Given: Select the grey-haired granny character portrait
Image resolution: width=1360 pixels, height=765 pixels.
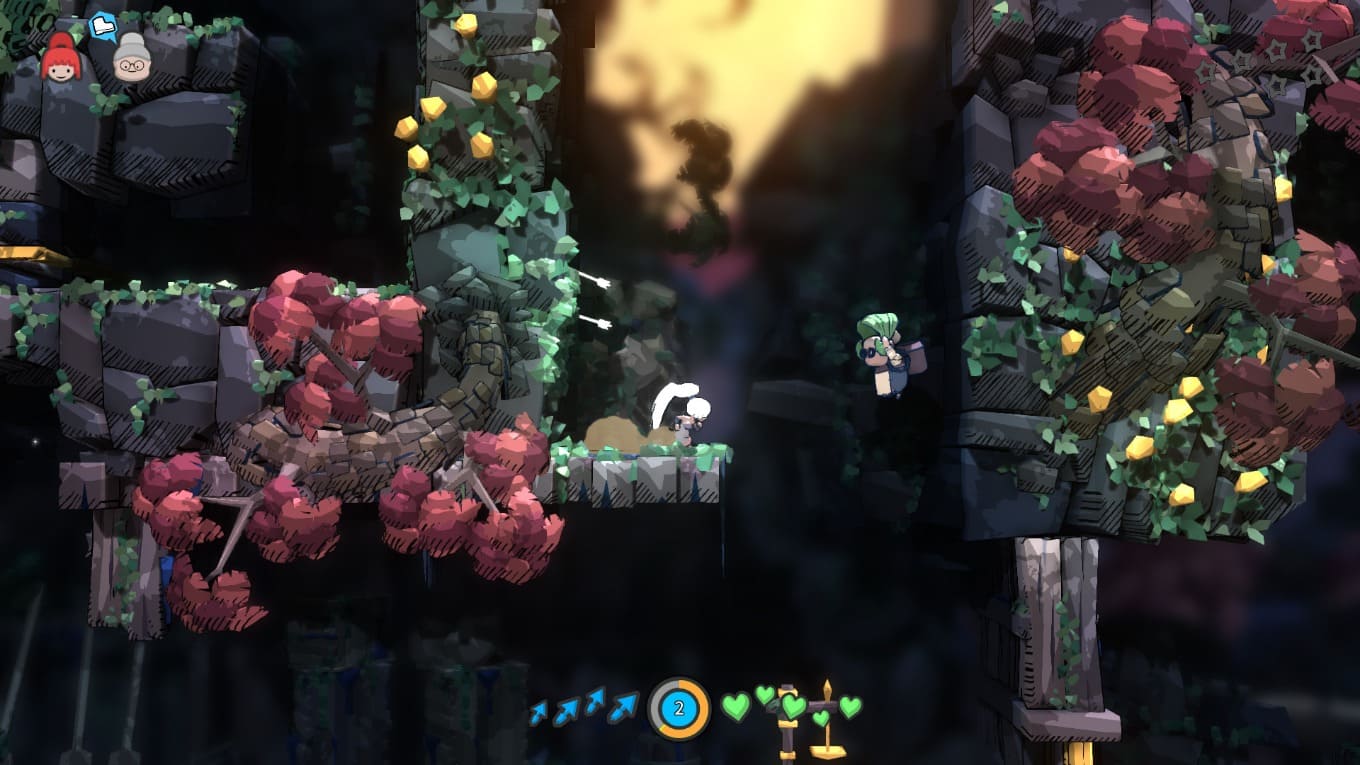Looking at the screenshot, I should (x=131, y=58).
